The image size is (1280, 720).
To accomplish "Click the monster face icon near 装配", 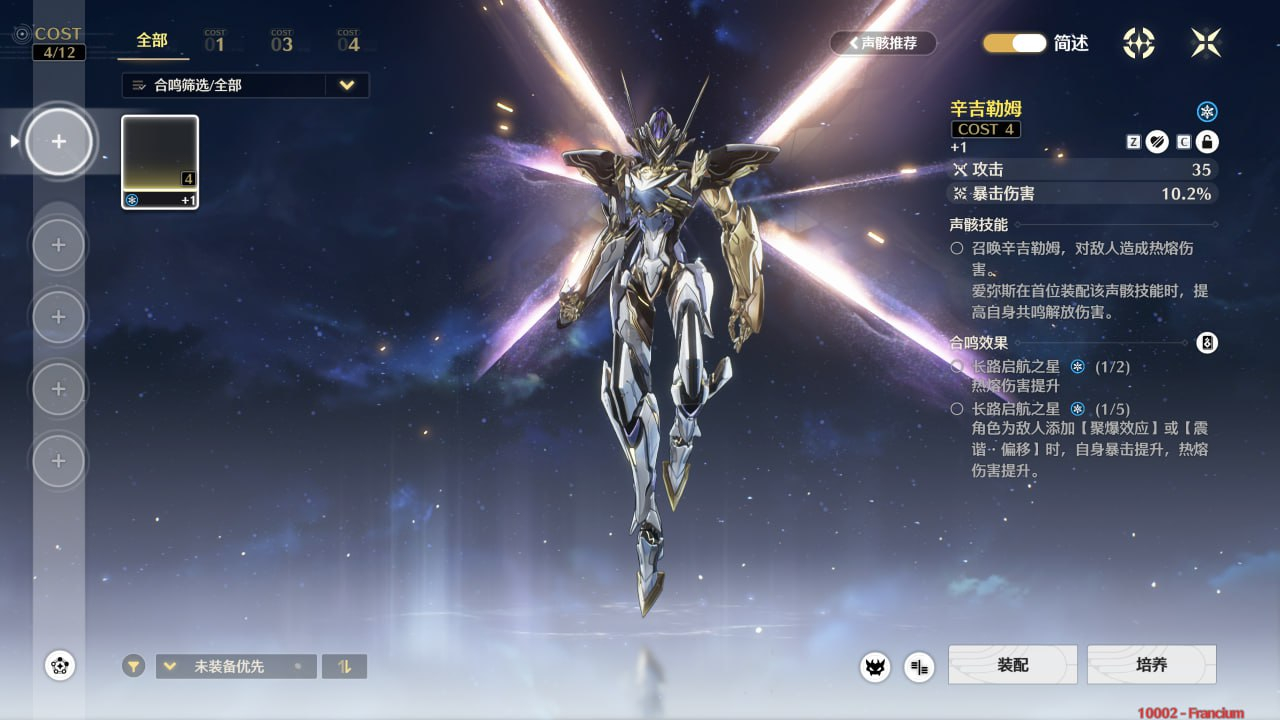I will (x=876, y=667).
